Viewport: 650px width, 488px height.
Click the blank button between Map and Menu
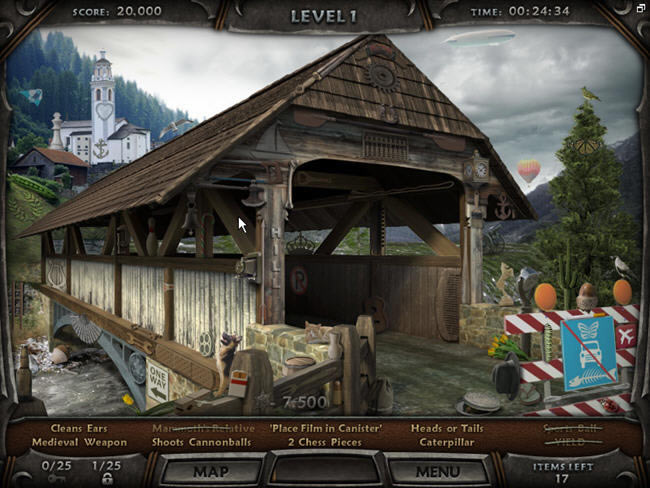click(x=324, y=469)
